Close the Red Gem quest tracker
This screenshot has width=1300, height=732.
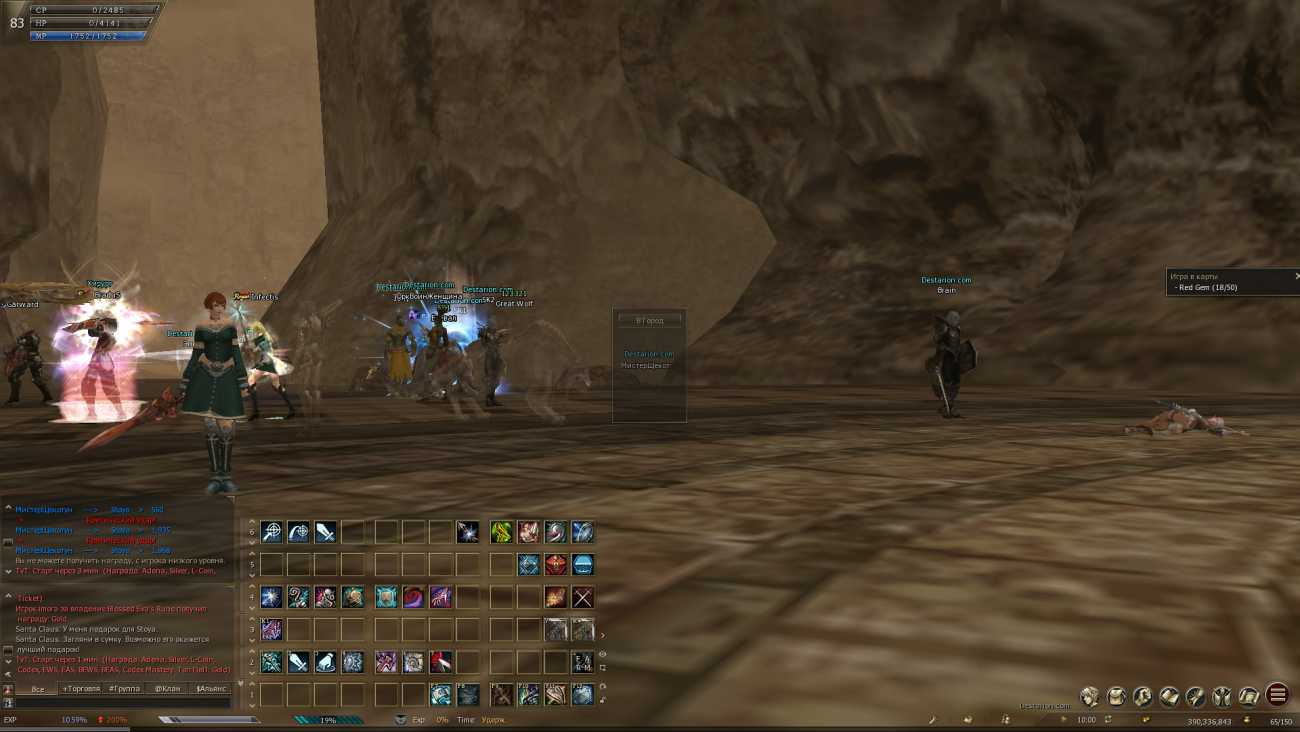tap(1296, 276)
